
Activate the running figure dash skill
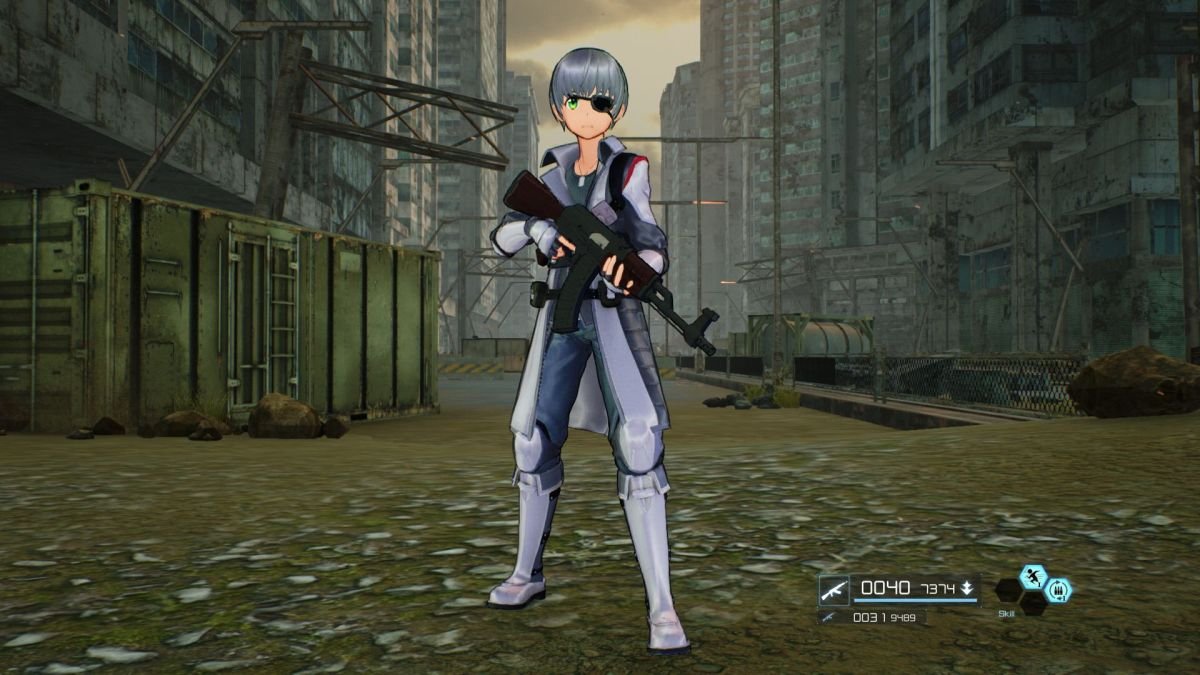click(x=1032, y=577)
